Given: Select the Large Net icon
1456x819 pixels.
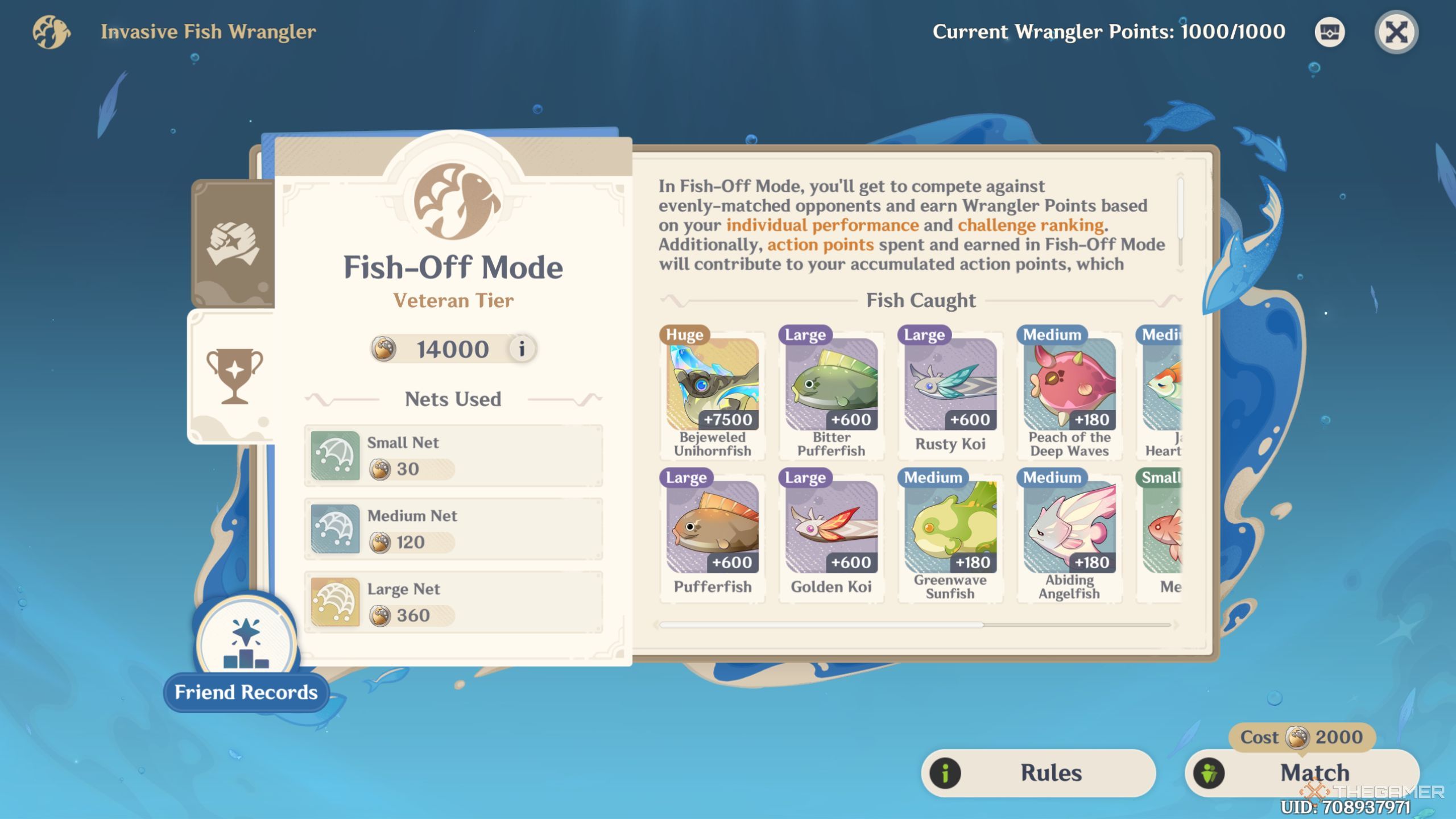Looking at the screenshot, I should click(335, 601).
